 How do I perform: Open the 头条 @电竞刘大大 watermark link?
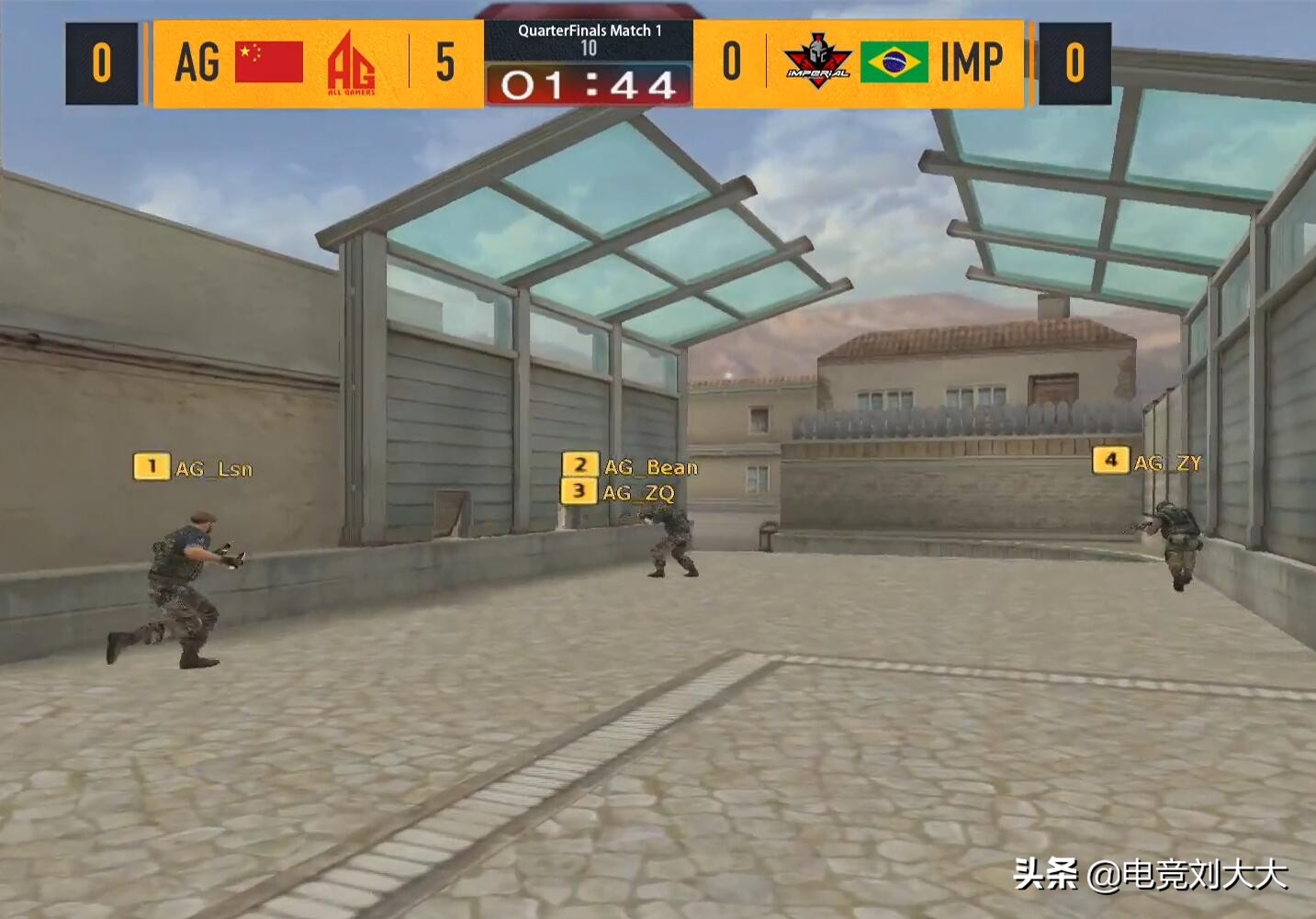click(1150, 874)
